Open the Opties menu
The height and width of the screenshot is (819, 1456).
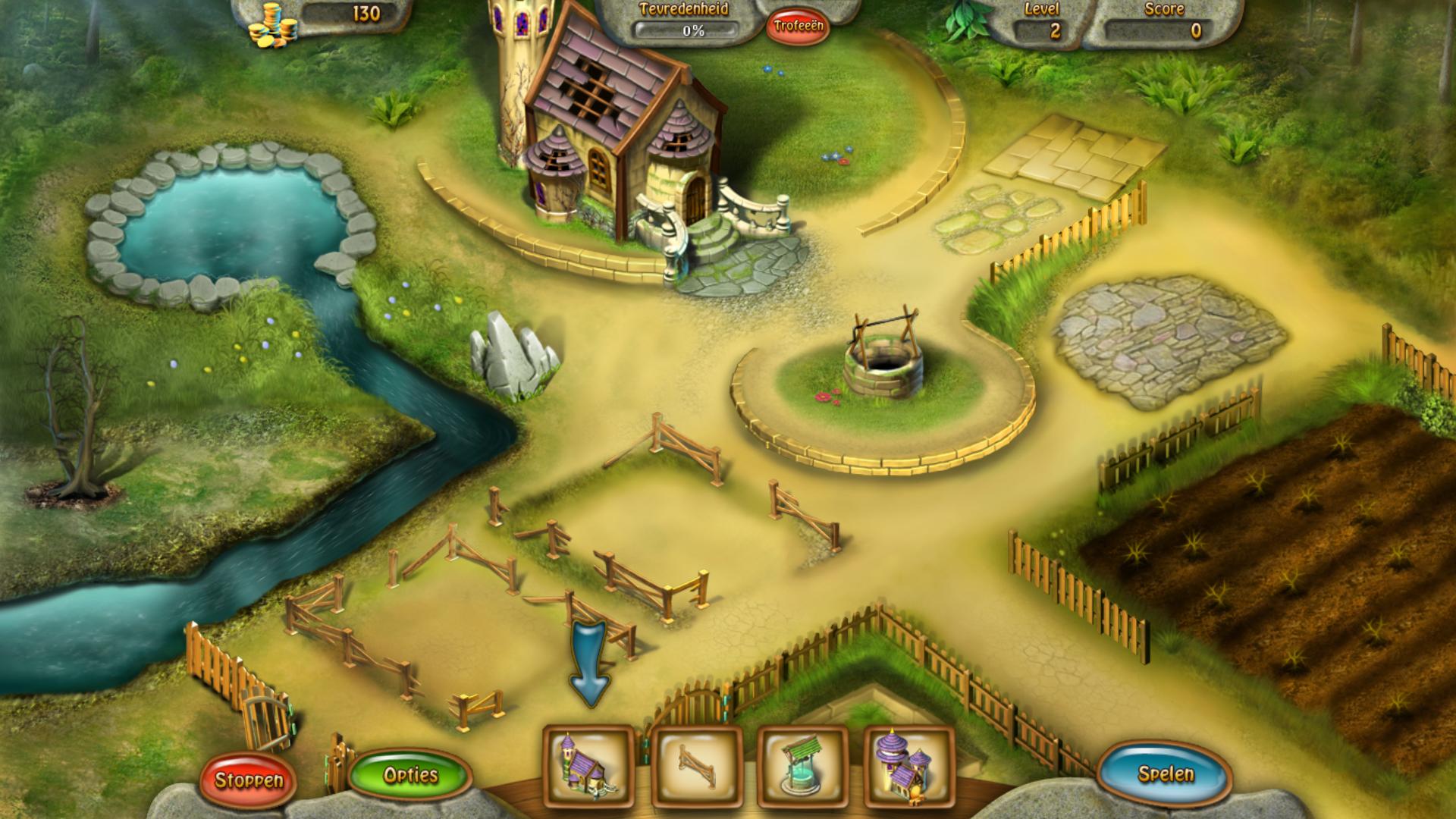click(x=410, y=775)
